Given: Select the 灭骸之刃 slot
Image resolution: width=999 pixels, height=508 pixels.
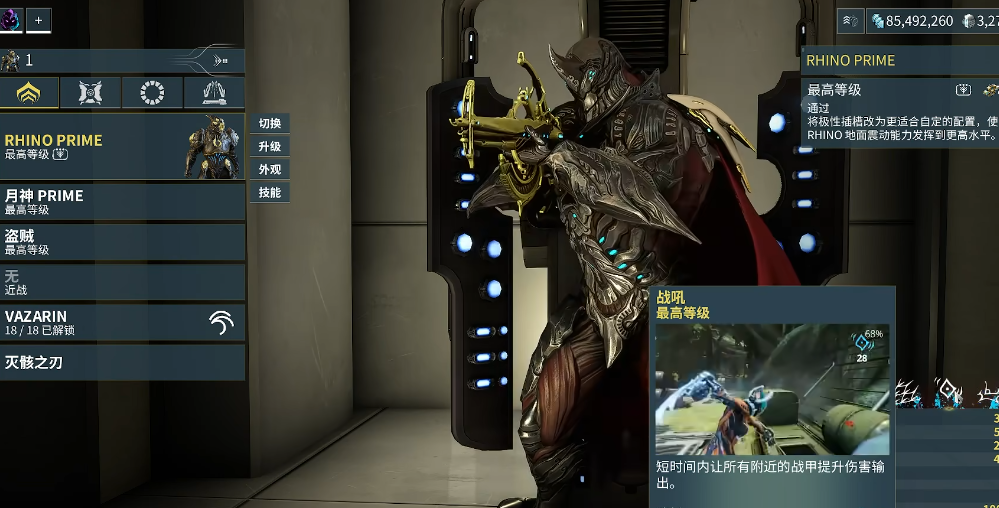Looking at the screenshot, I should [122, 362].
